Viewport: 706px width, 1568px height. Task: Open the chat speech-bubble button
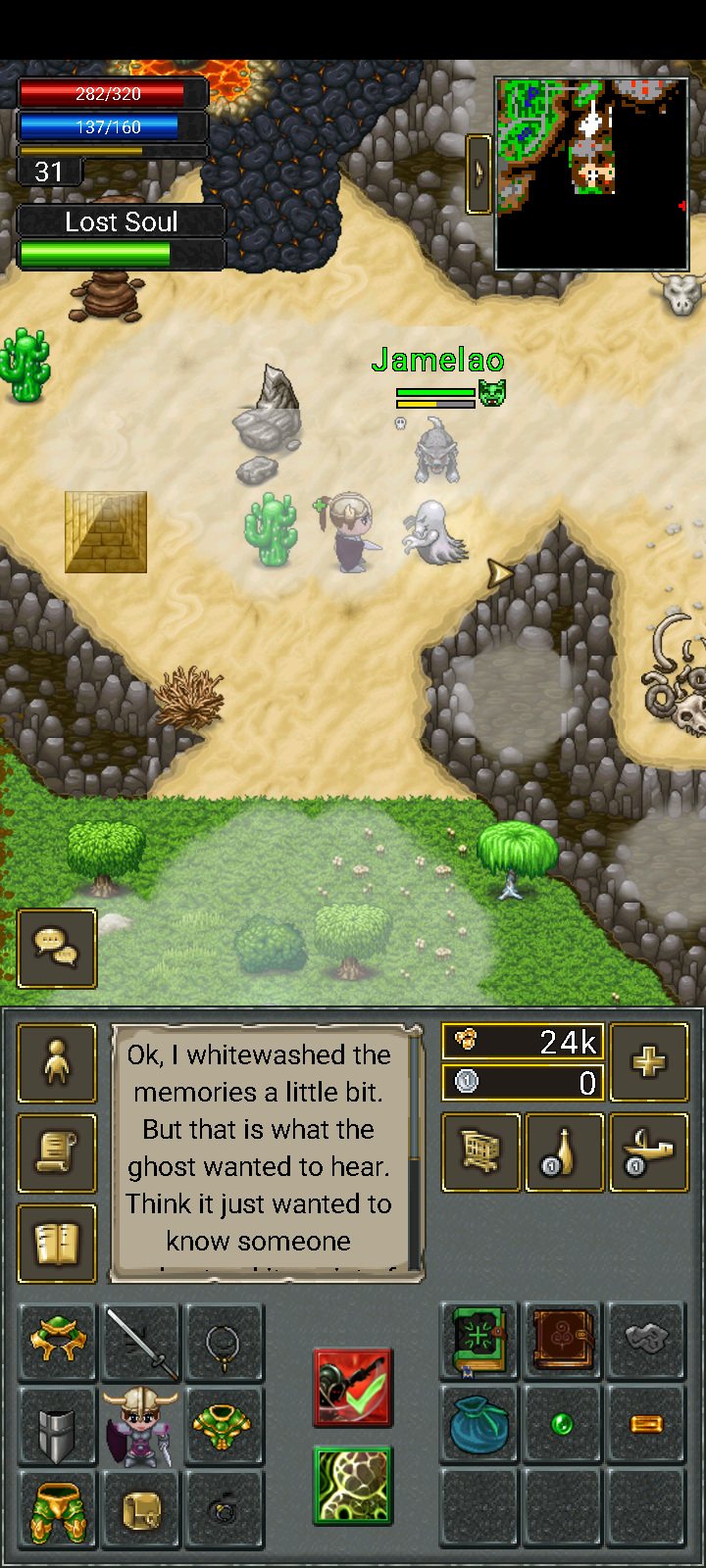(x=57, y=948)
